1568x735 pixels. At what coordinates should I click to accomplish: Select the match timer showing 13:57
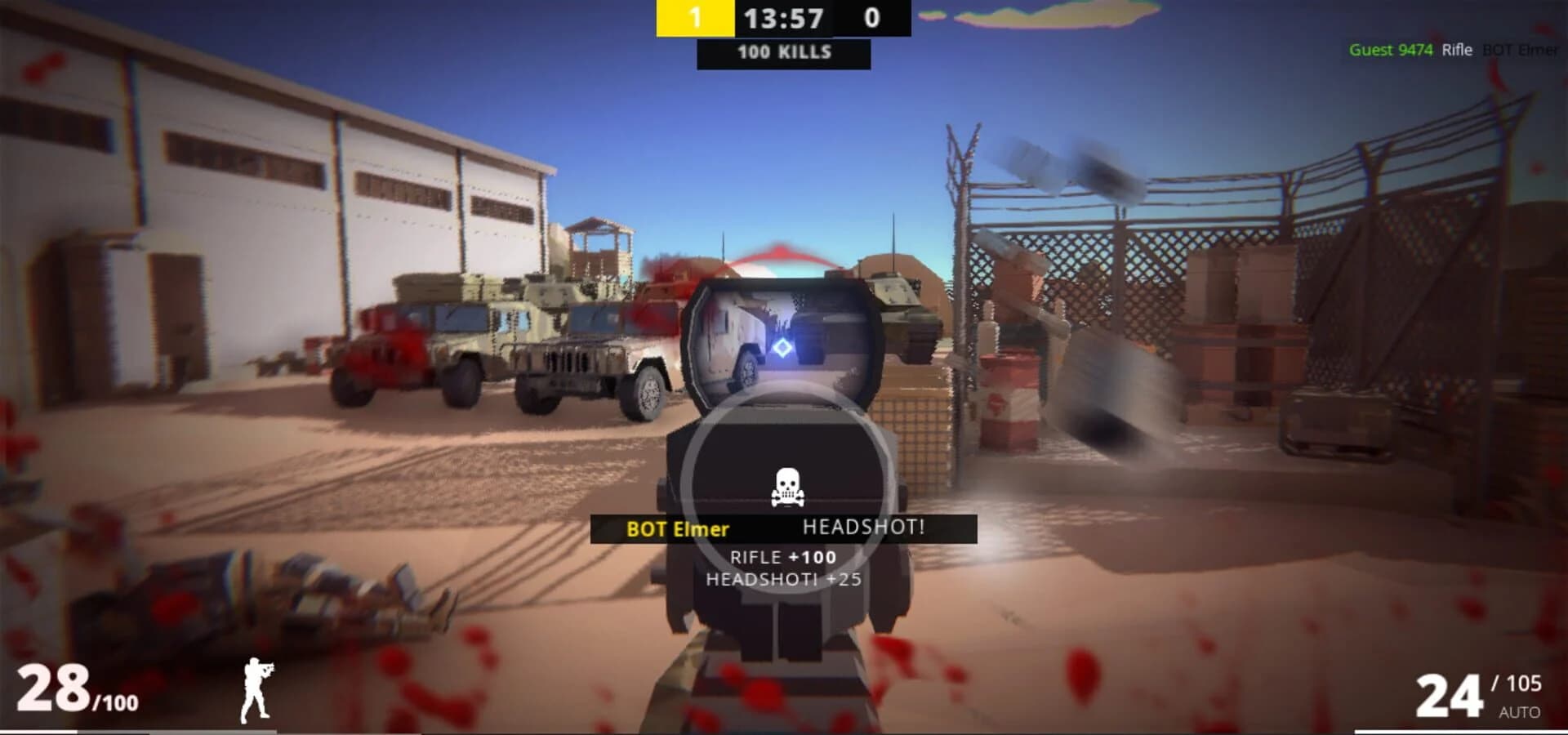click(782, 18)
